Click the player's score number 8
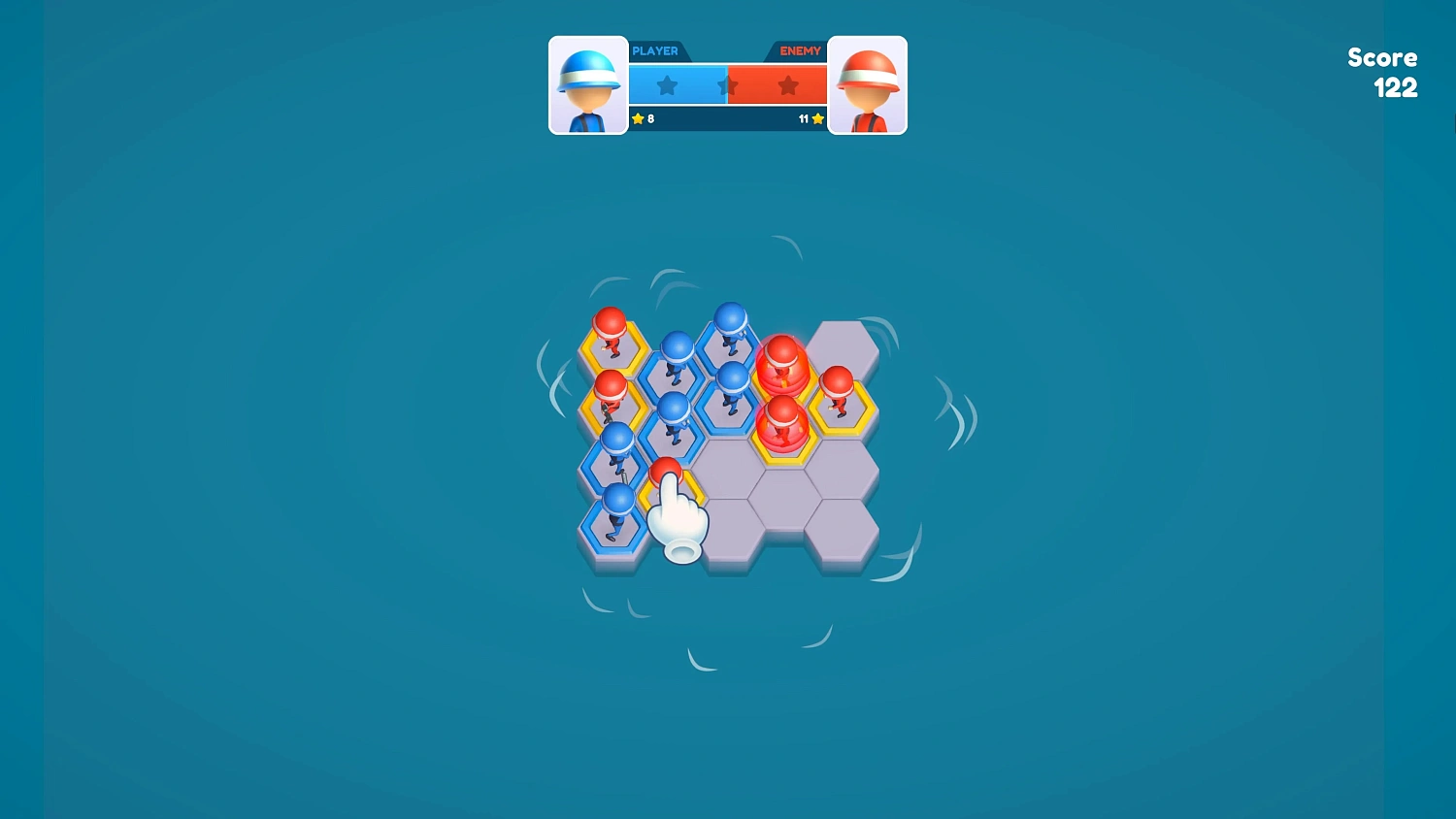 point(649,118)
